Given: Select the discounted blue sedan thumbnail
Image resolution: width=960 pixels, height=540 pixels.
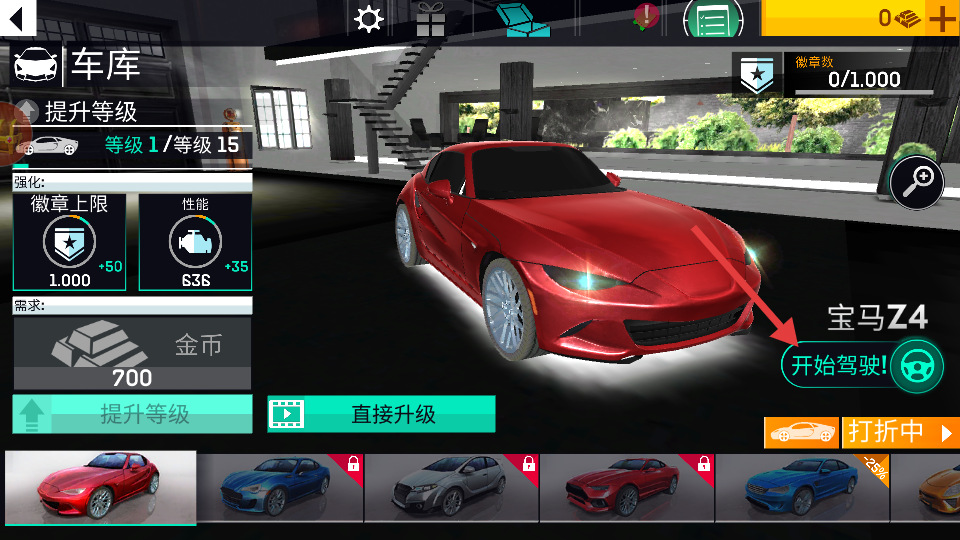Looking at the screenshot, I should [x=801, y=487].
